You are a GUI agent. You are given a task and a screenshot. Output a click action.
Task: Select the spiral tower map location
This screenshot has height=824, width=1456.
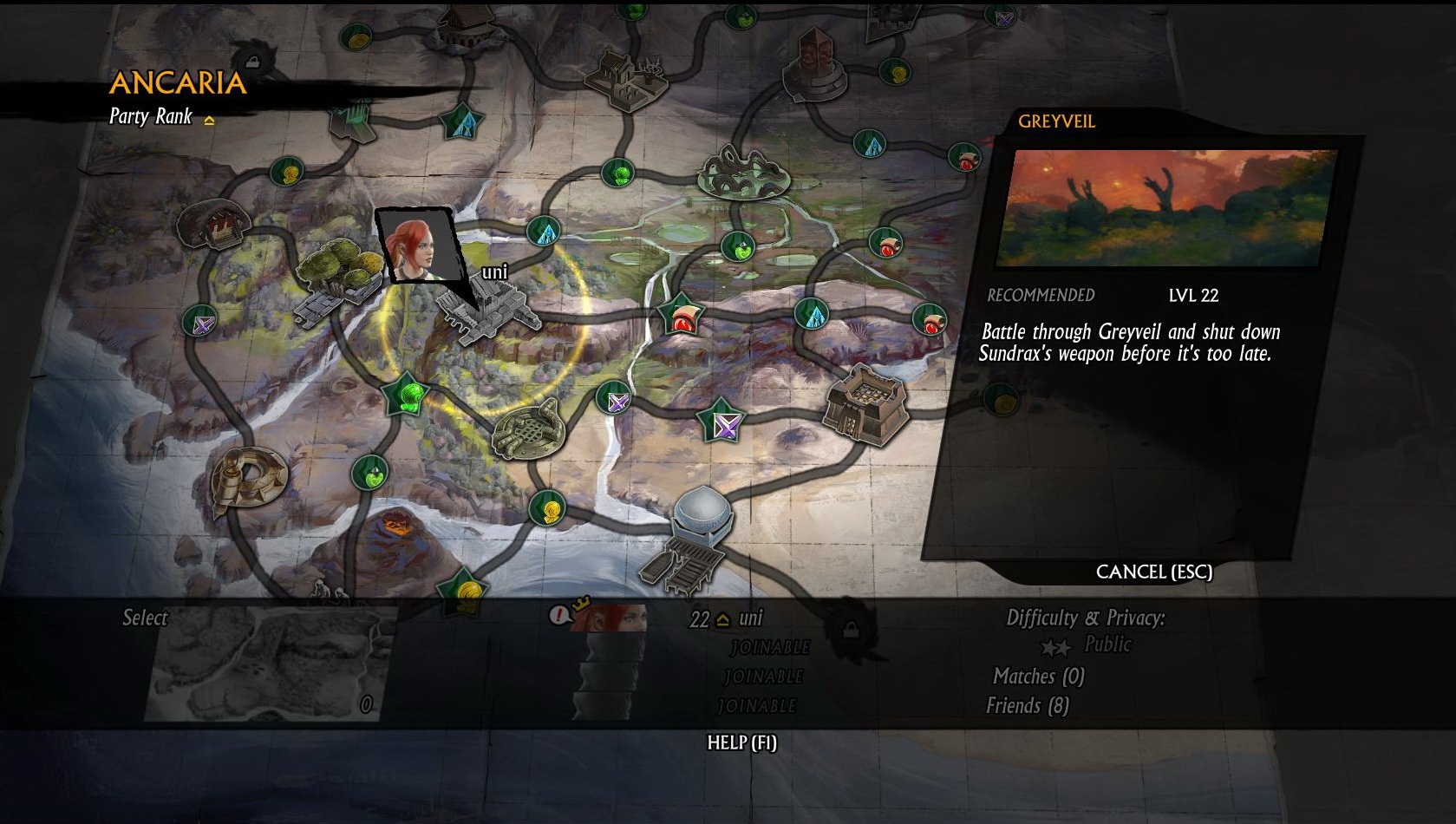click(x=249, y=478)
